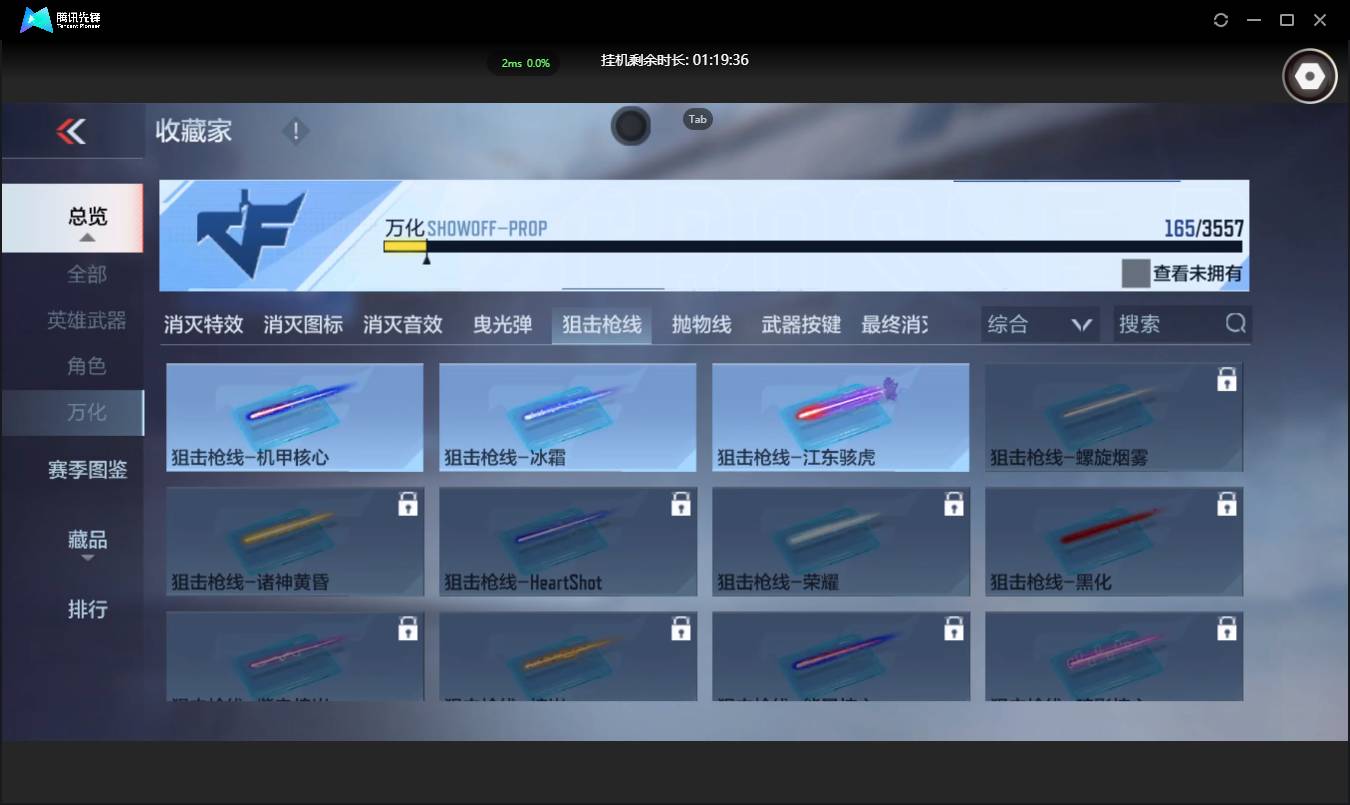Open 赛季图鉴 from the sidebar

pyautogui.click(x=87, y=469)
